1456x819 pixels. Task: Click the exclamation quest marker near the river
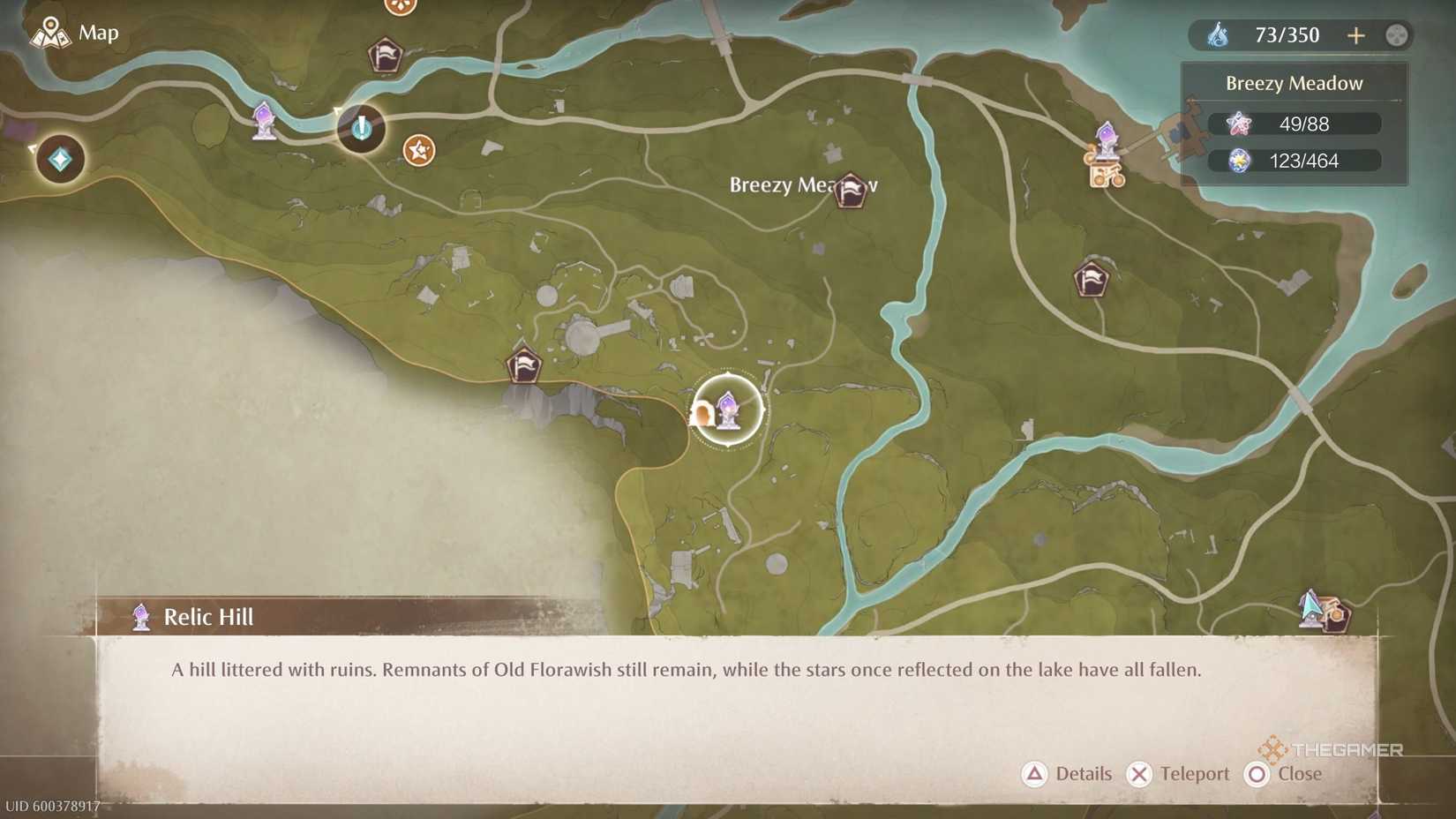362,129
